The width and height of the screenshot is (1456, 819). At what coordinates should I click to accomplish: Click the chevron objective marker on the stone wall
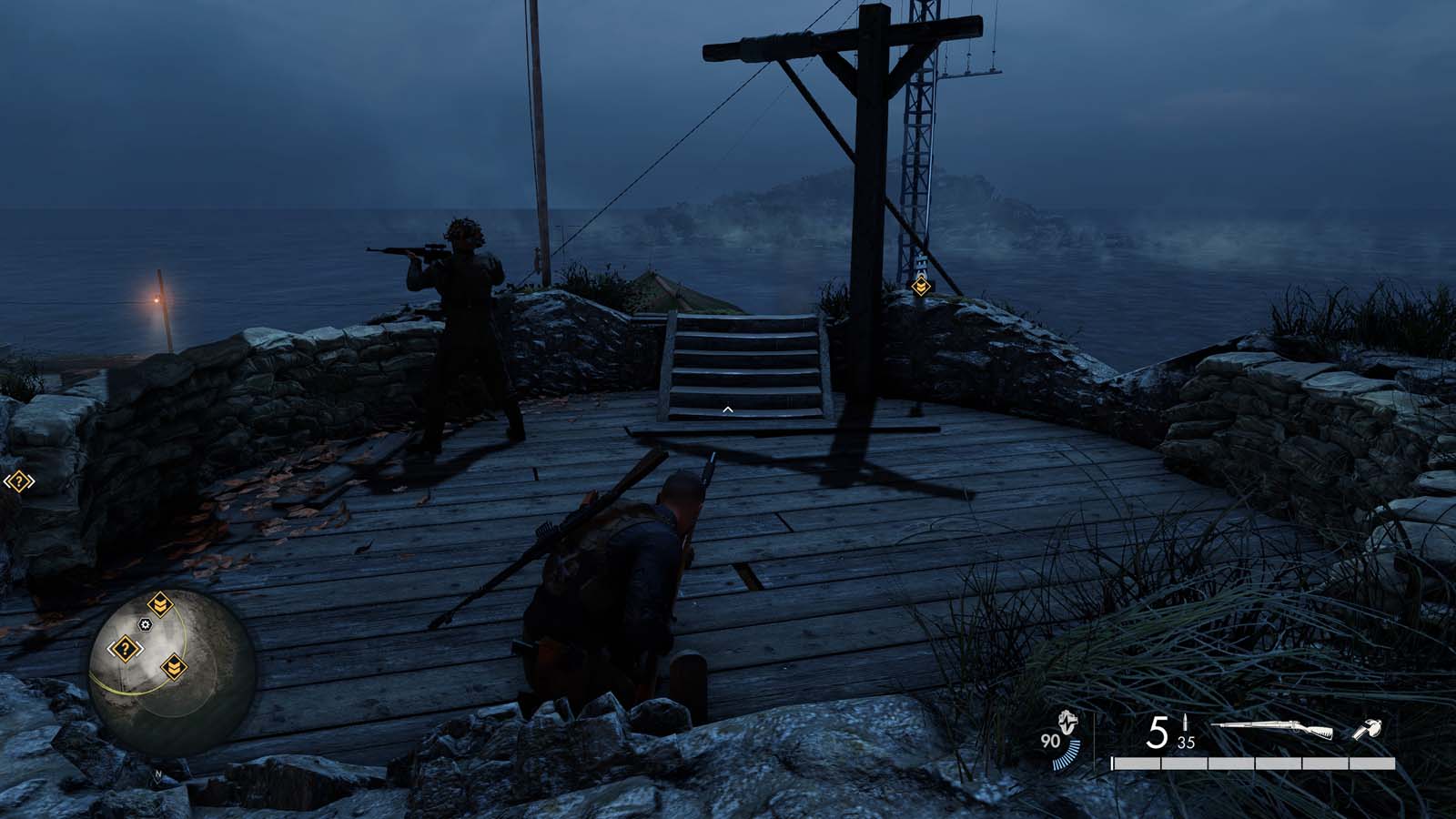pyautogui.click(x=923, y=287)
